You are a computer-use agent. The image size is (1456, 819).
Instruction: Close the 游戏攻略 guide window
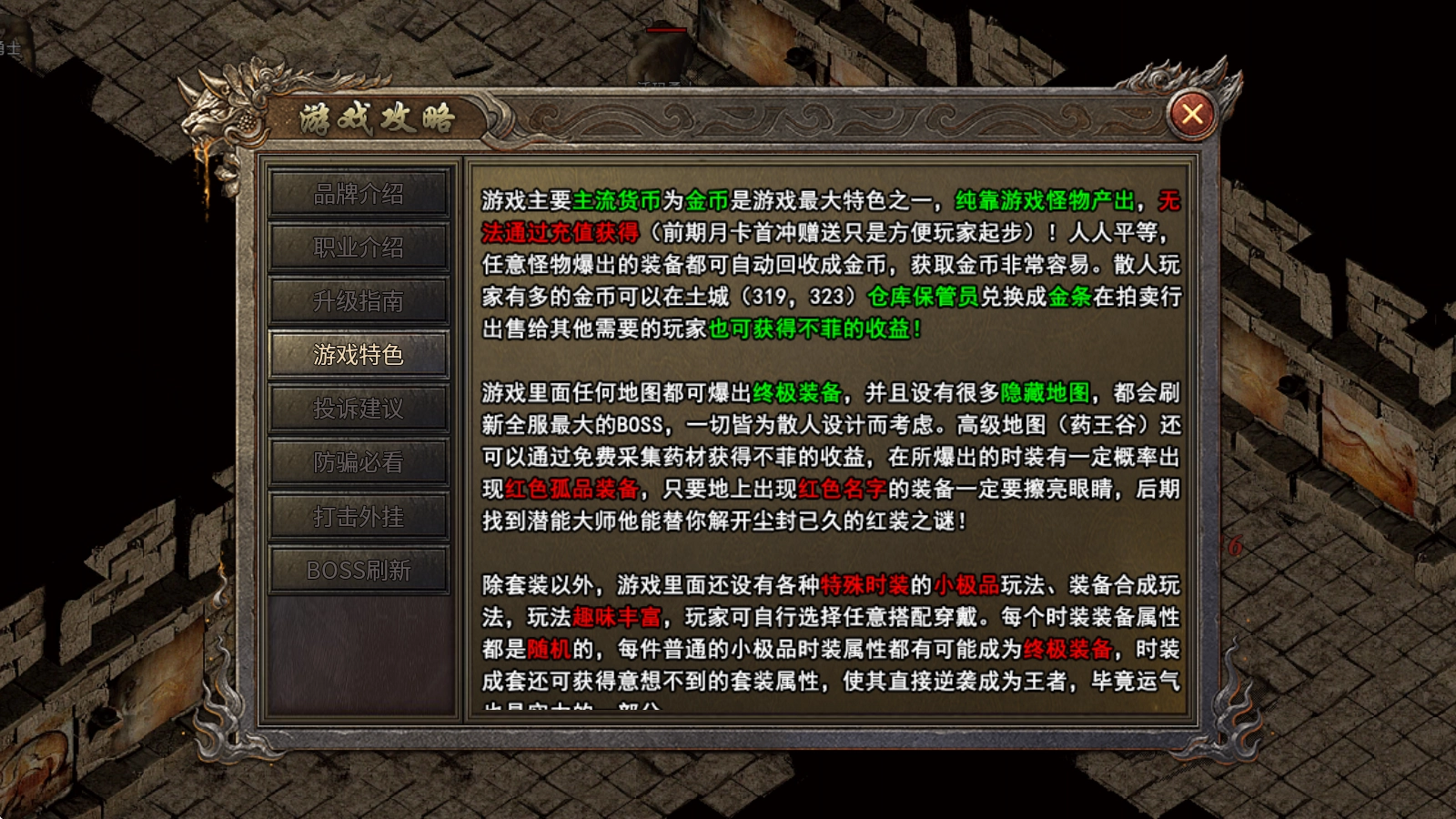(x=1191, y=114)
